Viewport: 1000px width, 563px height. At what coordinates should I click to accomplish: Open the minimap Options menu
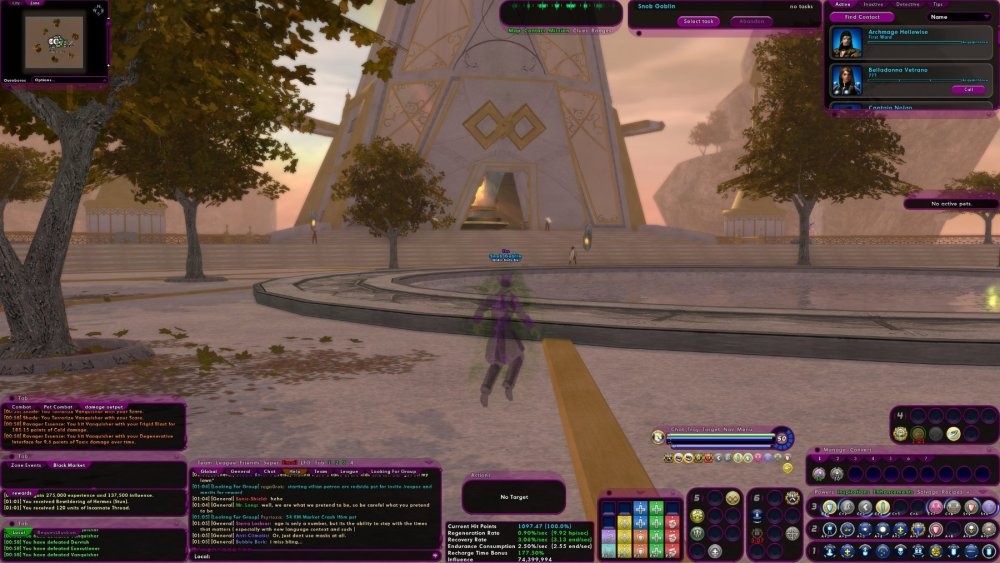pos(43,79)
